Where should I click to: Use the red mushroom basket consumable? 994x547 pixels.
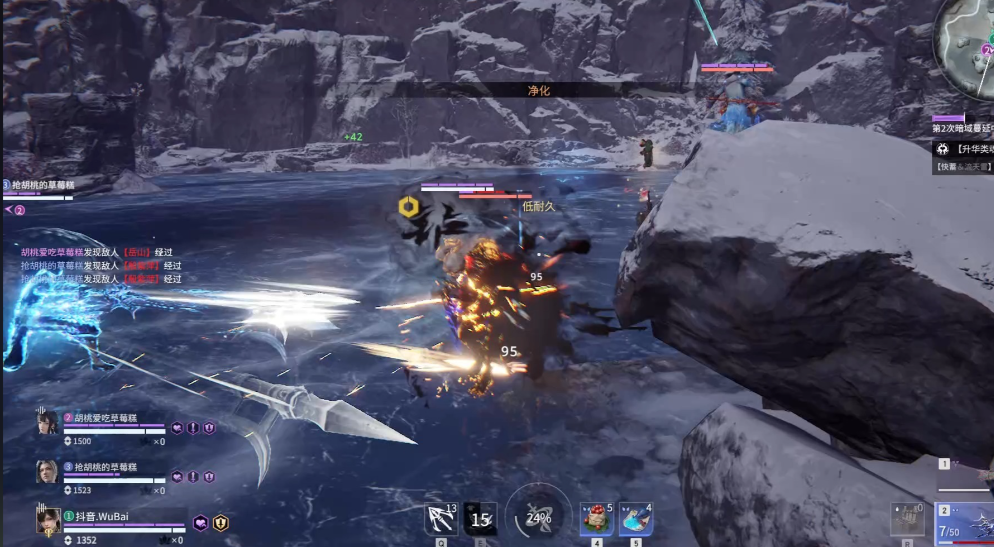click(597, 518)
